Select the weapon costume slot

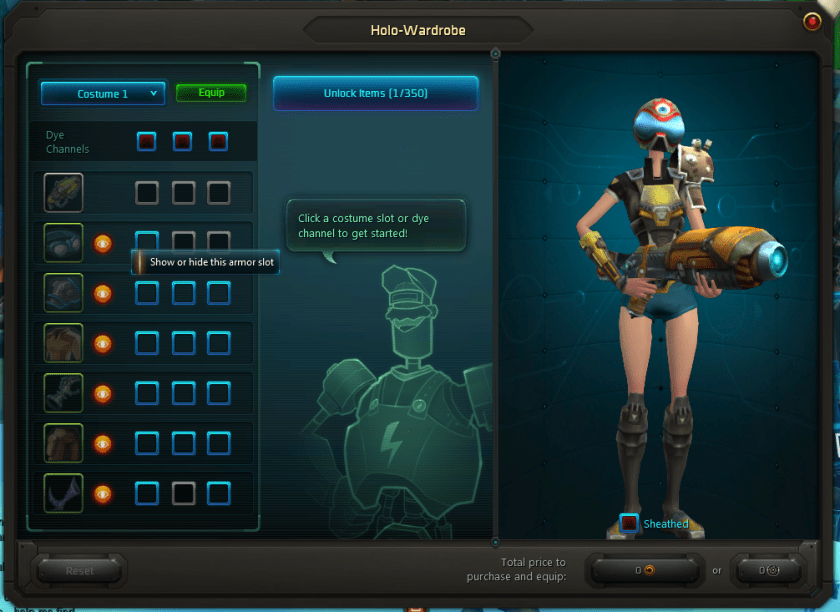coord(63,193)
